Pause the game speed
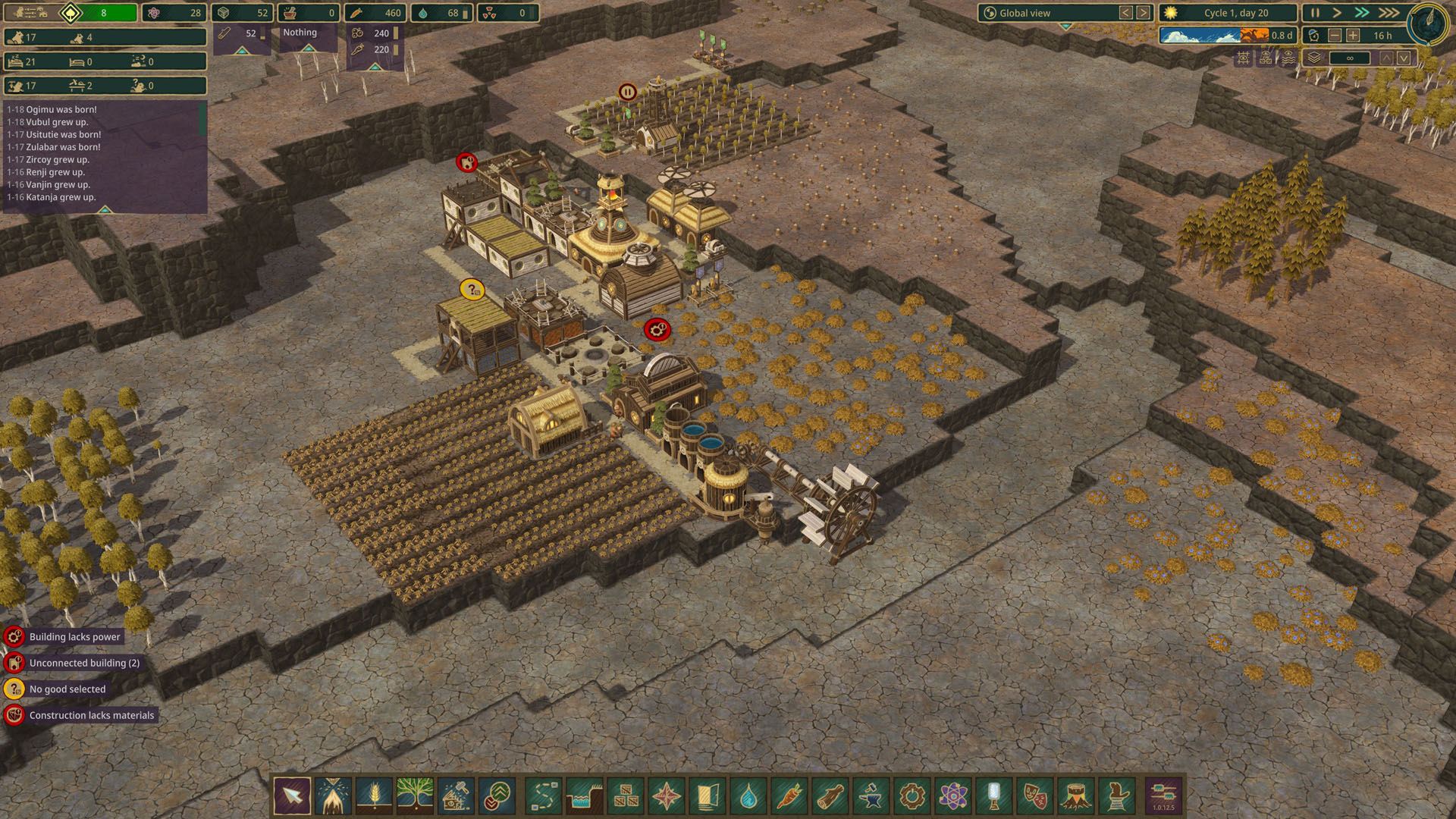1456x819 pixels. tap(1315, 13)
